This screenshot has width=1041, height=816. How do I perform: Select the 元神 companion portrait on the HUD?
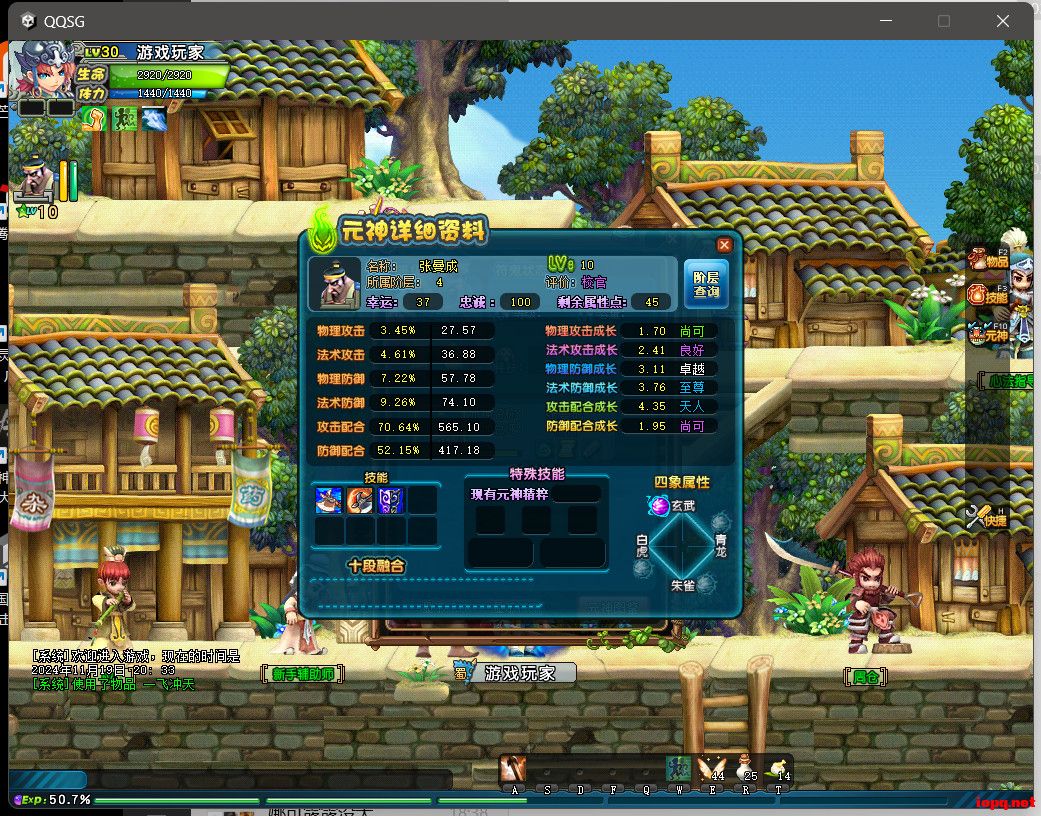pyautogui.click(x=36, y=182)
